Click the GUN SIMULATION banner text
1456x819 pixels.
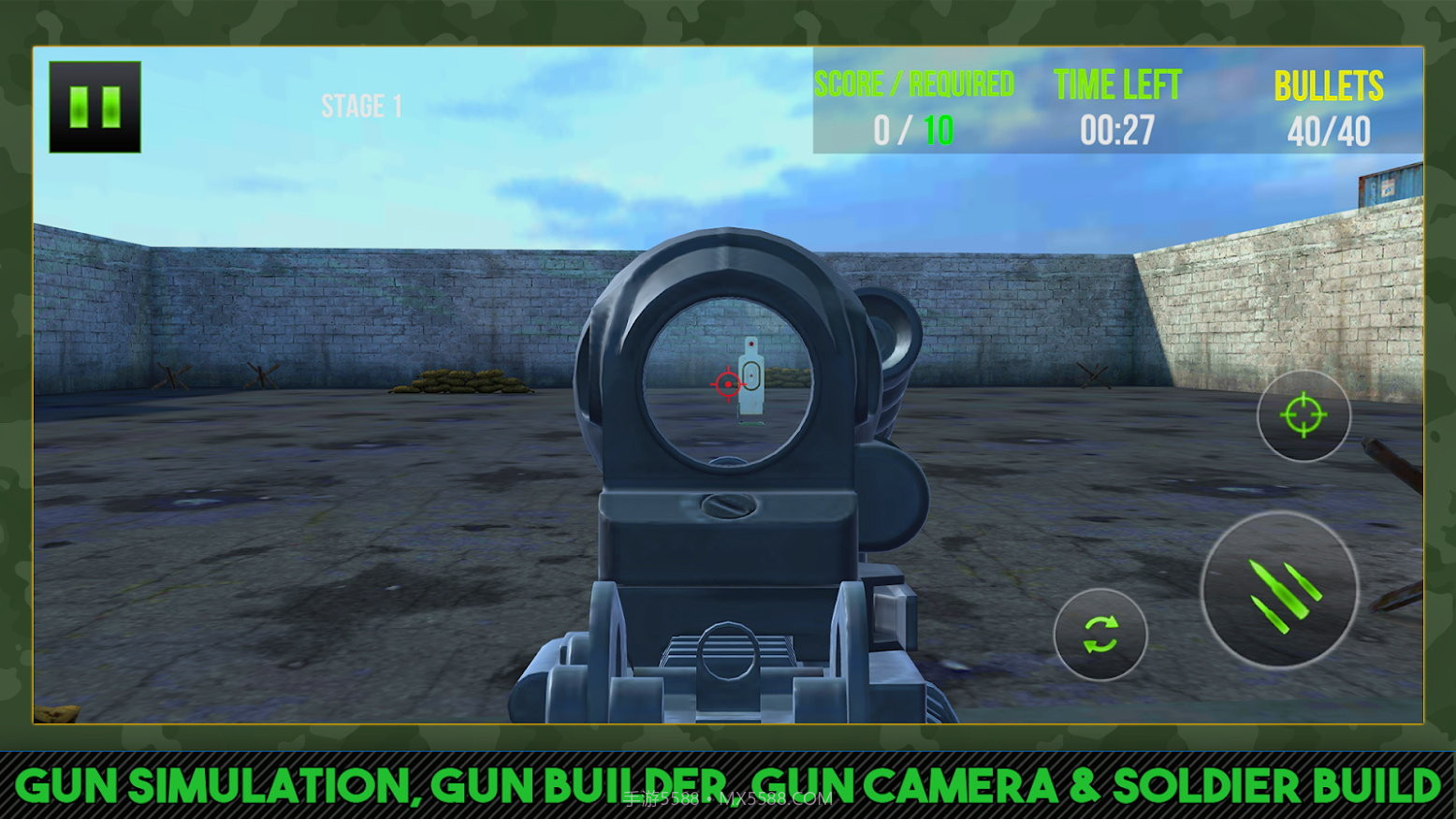click(x=728, y=782)
